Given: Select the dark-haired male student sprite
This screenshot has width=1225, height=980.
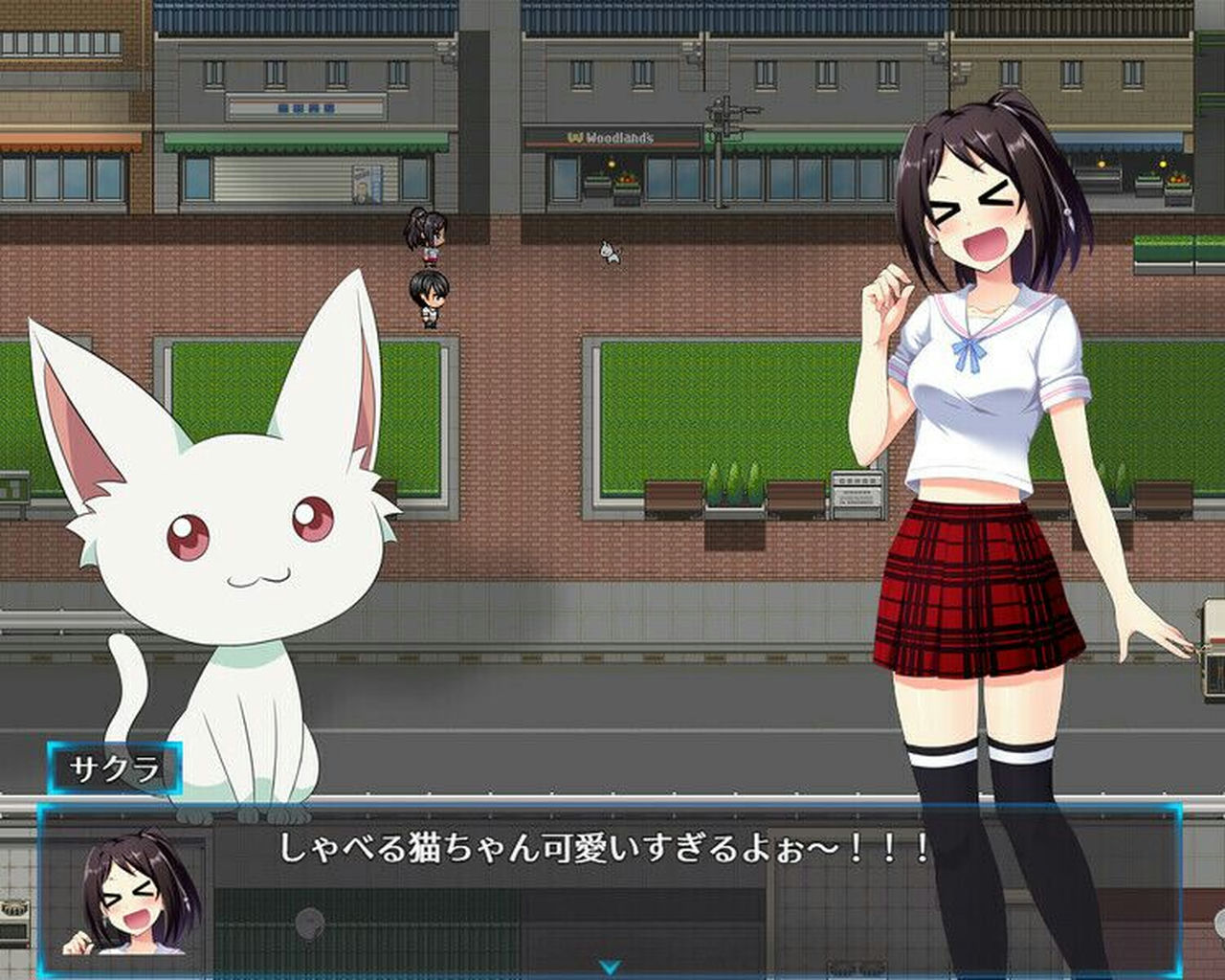Looking at the screenshot, I should (x=429, y=299).
